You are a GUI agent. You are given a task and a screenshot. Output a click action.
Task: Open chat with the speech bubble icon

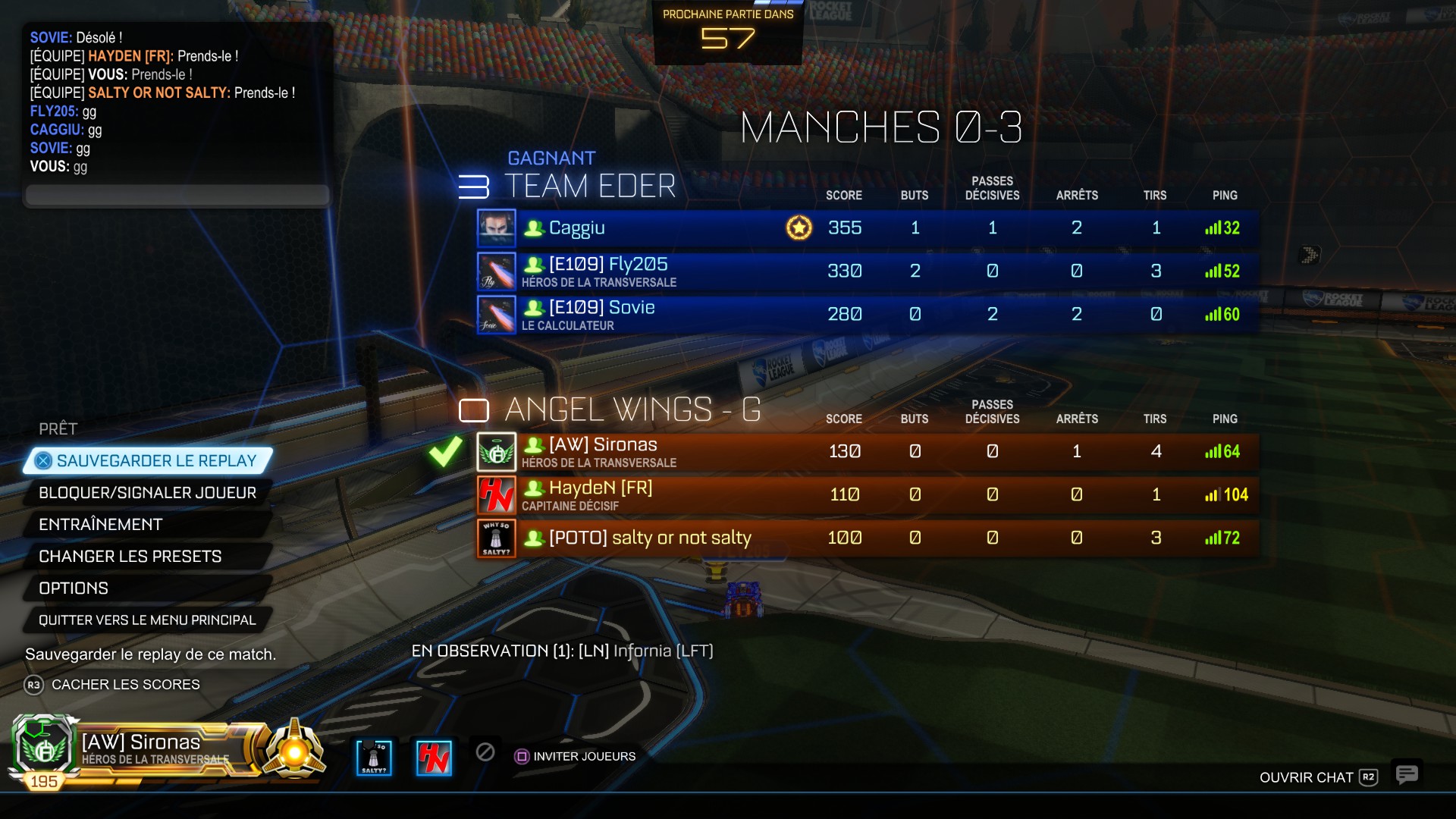click(x=1407, y=774)
